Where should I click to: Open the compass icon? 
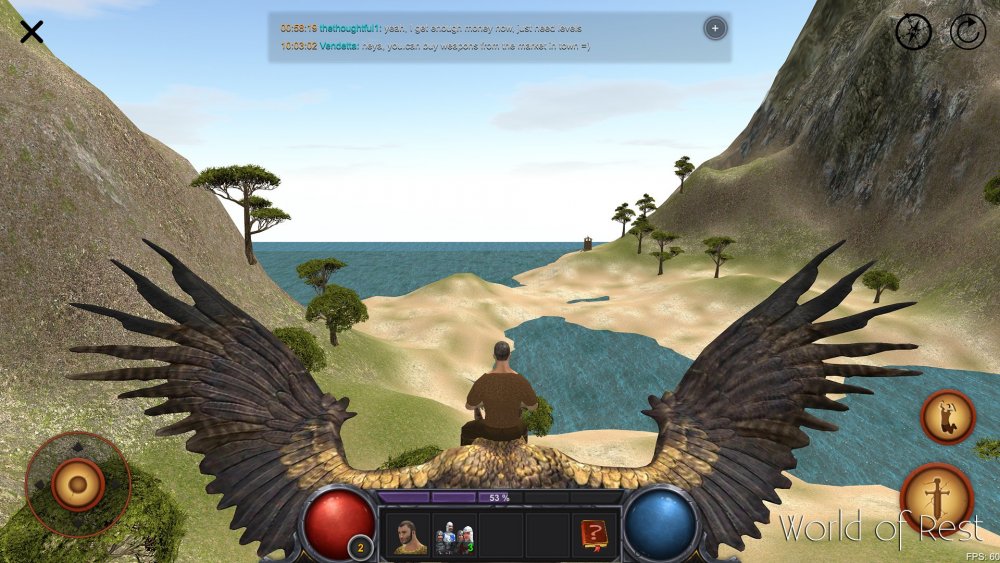click(x=914, y=32)
